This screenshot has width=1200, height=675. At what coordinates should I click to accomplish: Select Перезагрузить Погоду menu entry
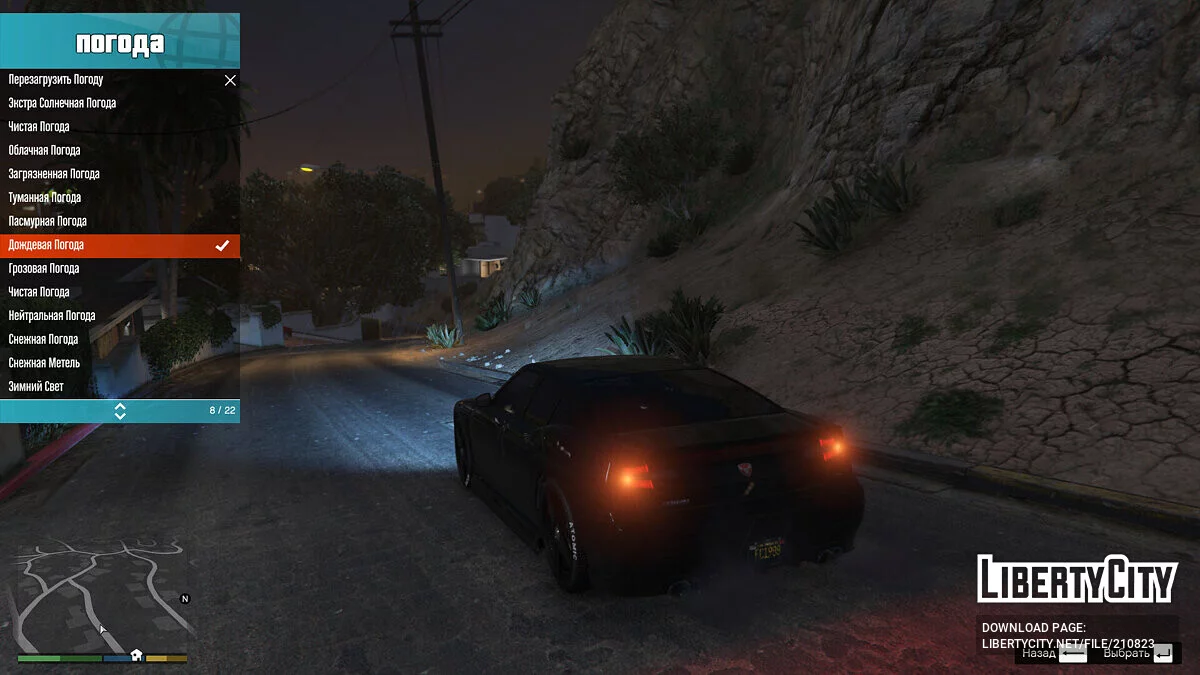[56, 80]
